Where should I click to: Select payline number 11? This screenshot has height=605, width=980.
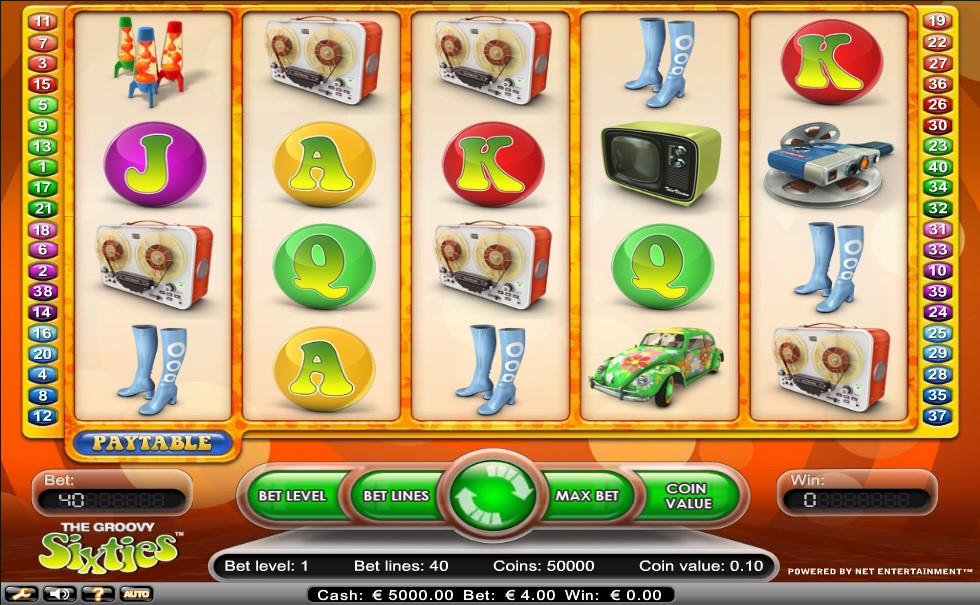click(x=43, y=21)
